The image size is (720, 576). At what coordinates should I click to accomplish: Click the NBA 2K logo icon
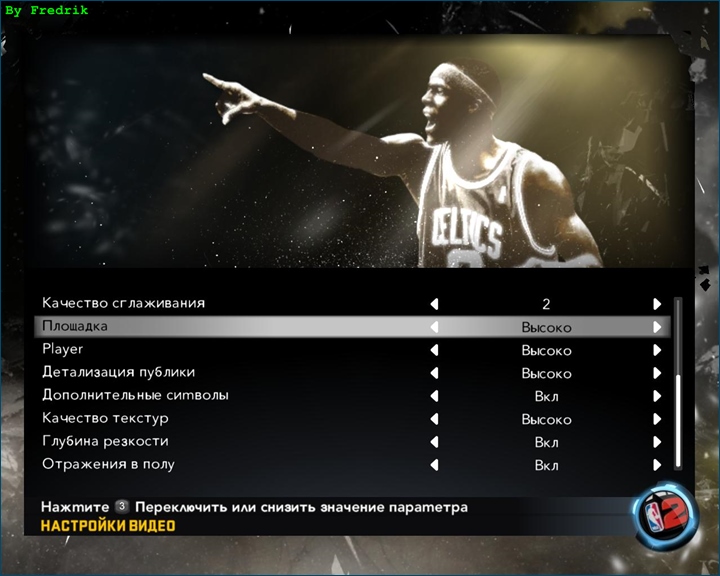(x=664, y=512)
